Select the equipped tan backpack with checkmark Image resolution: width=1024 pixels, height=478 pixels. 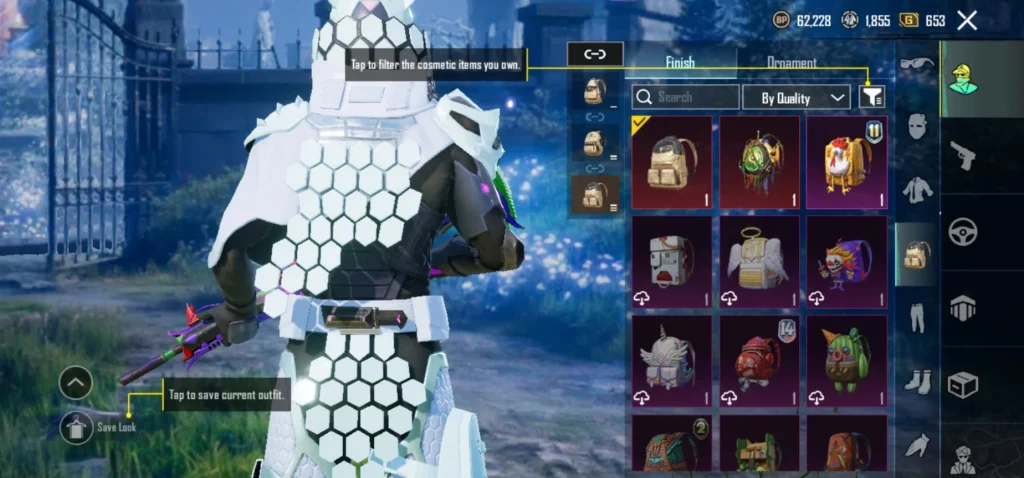click(x=672, y=162)
